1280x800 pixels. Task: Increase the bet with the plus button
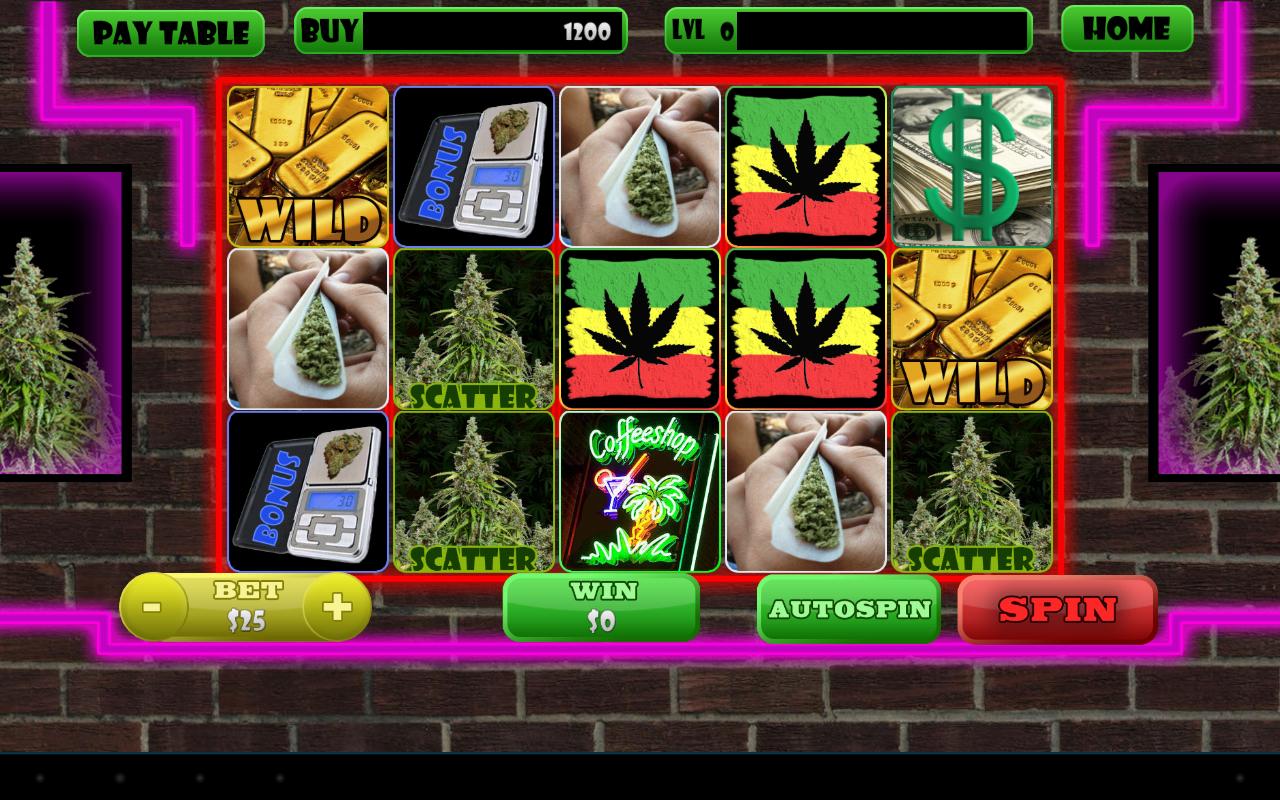[x=336, y=607]
